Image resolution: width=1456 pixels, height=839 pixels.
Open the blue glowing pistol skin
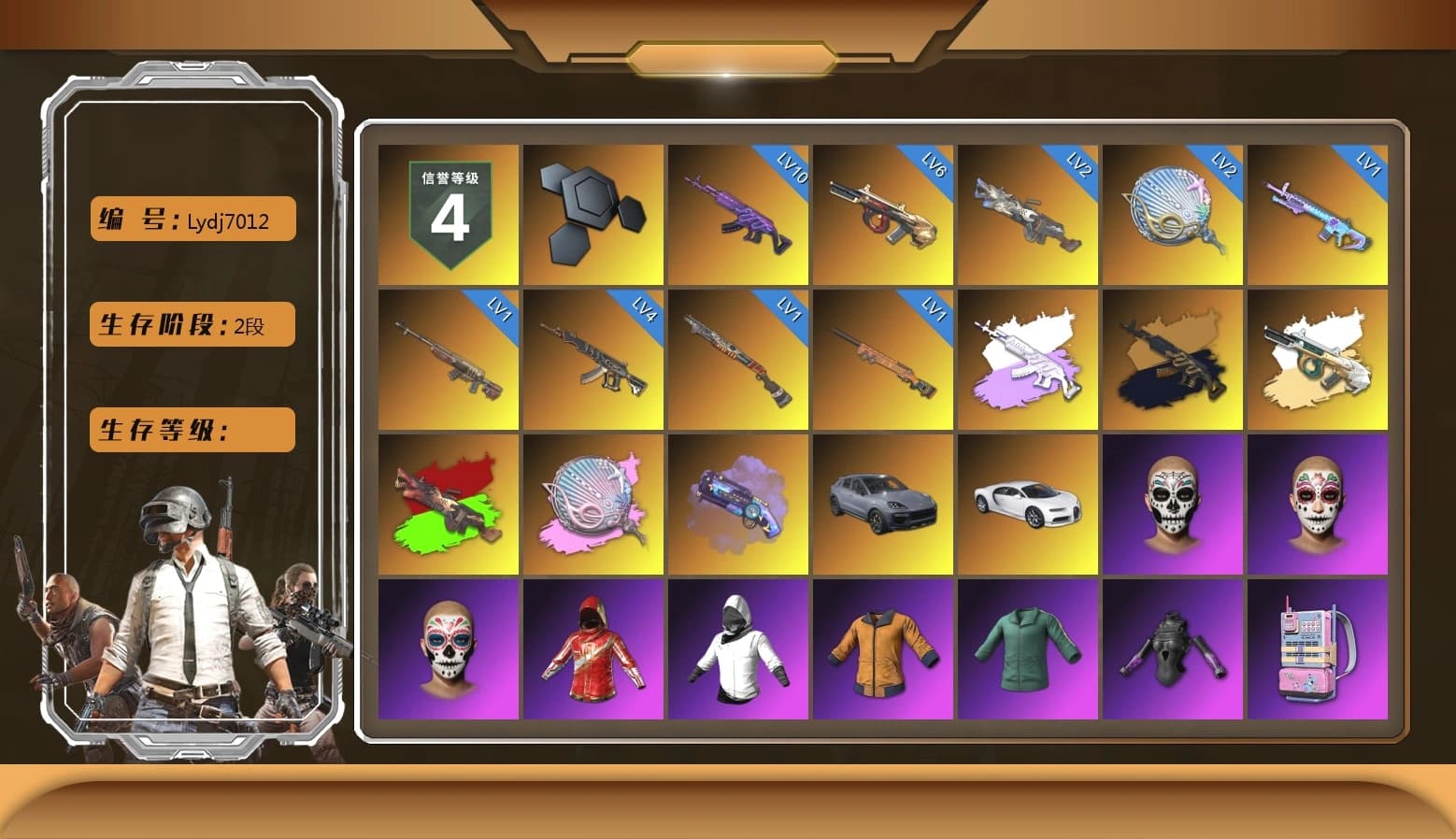[x=738, y=505]
